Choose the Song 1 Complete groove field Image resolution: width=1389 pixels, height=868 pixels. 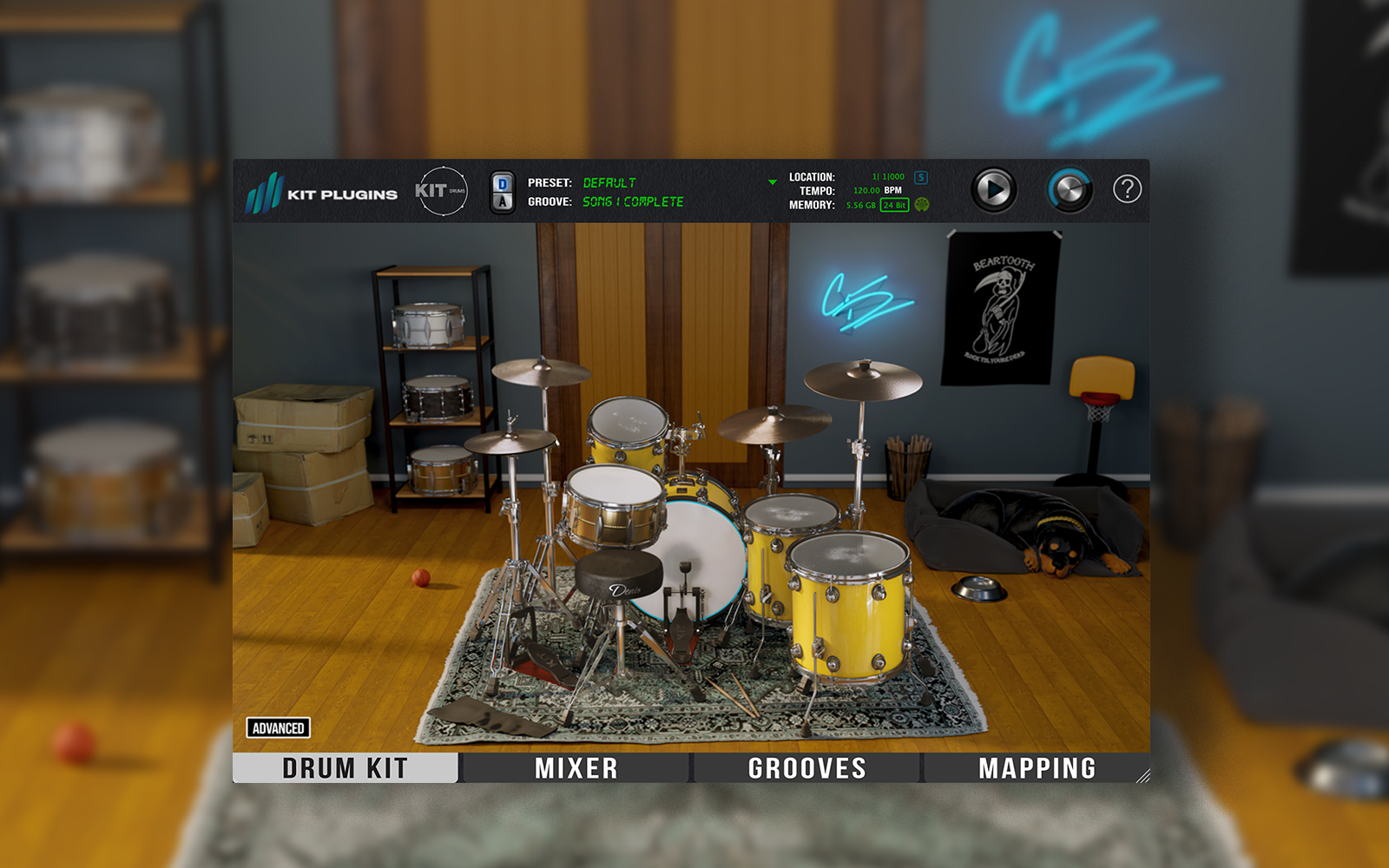pyautogui.click(x=633, y=201)
